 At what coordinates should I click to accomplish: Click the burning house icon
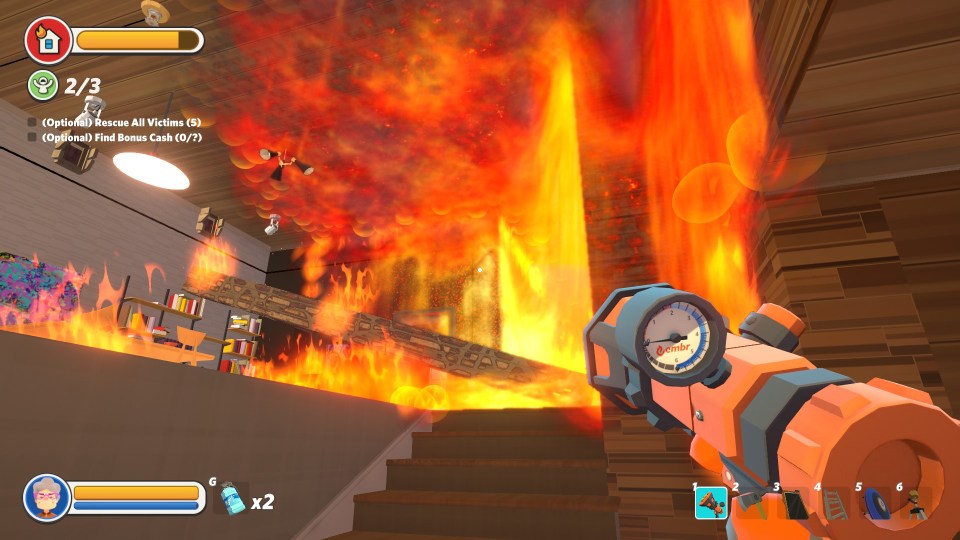tap(47, 40)
